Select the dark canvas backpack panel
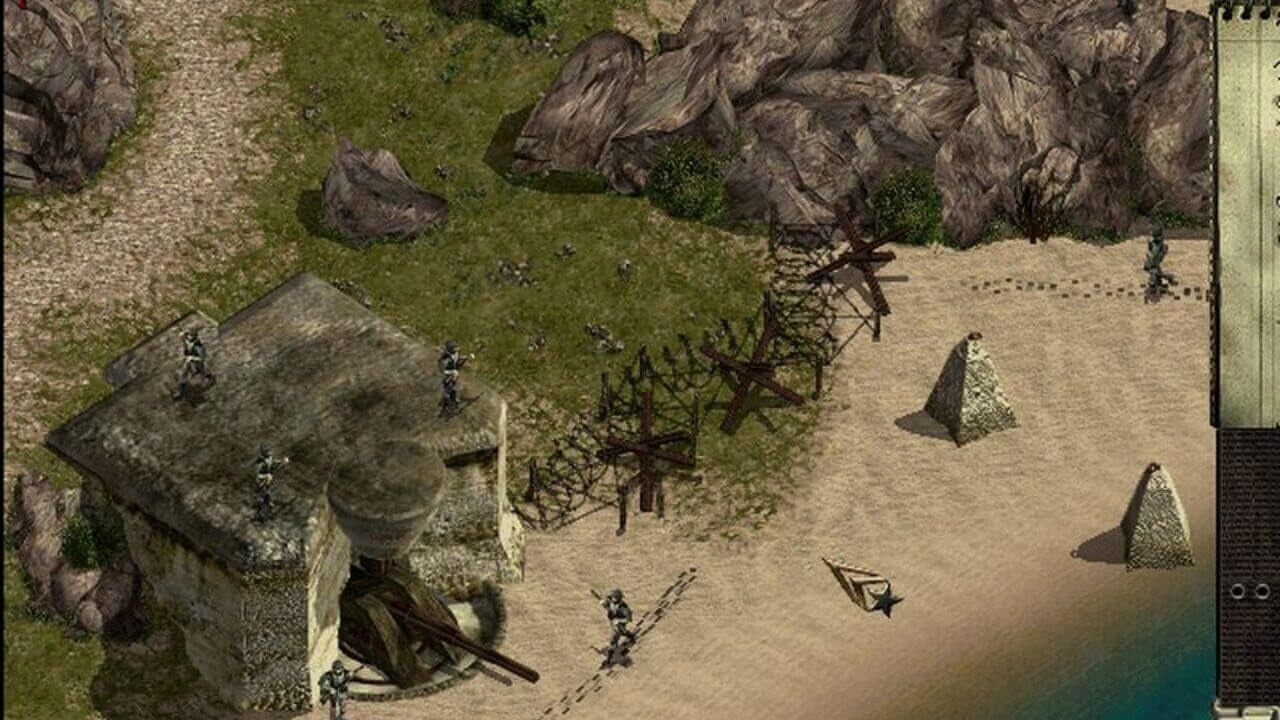1280x720 pixels. 1250,565
